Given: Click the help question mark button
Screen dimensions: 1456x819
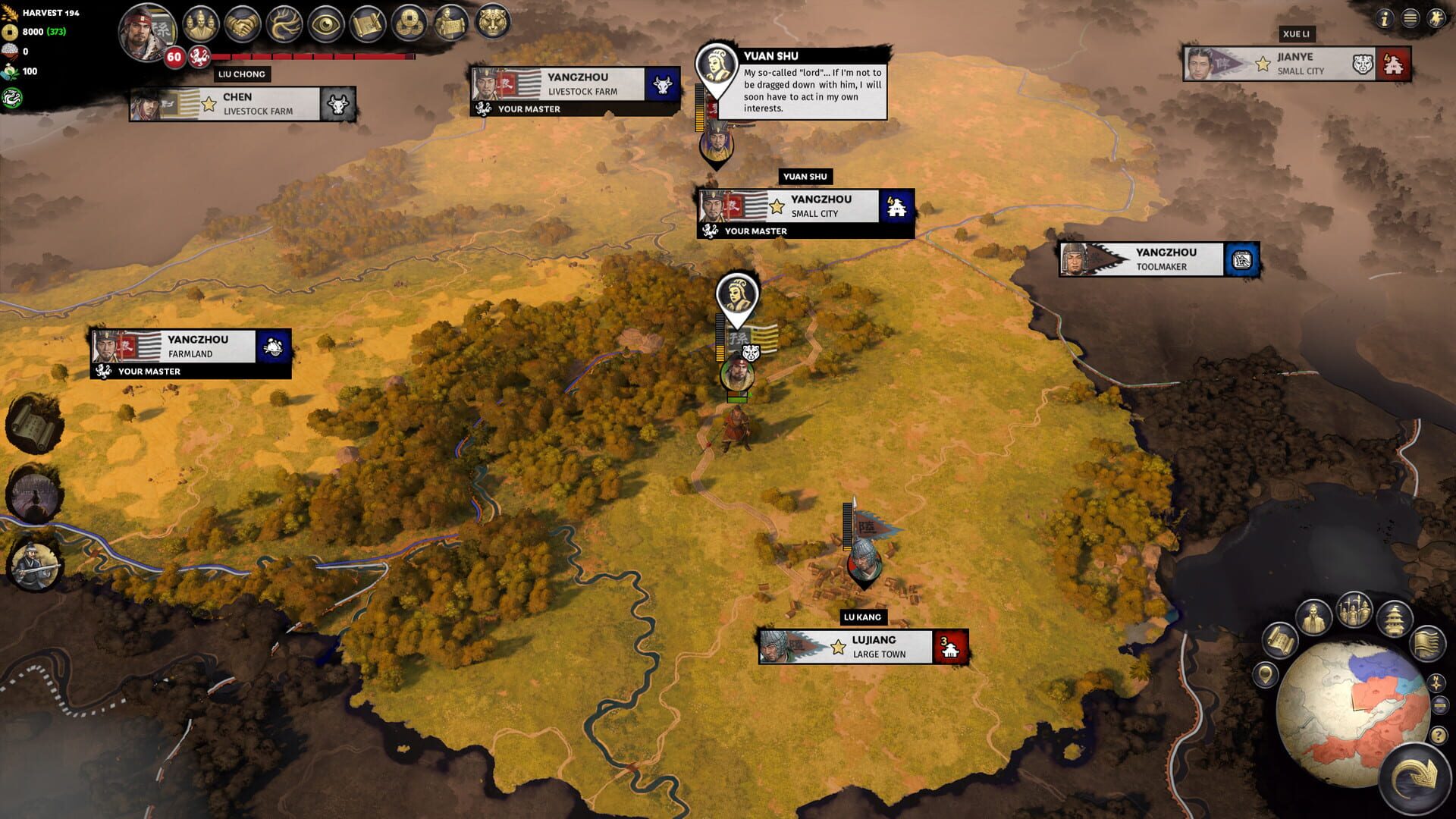Looking at the screenshot, I should click(1439, 734).
